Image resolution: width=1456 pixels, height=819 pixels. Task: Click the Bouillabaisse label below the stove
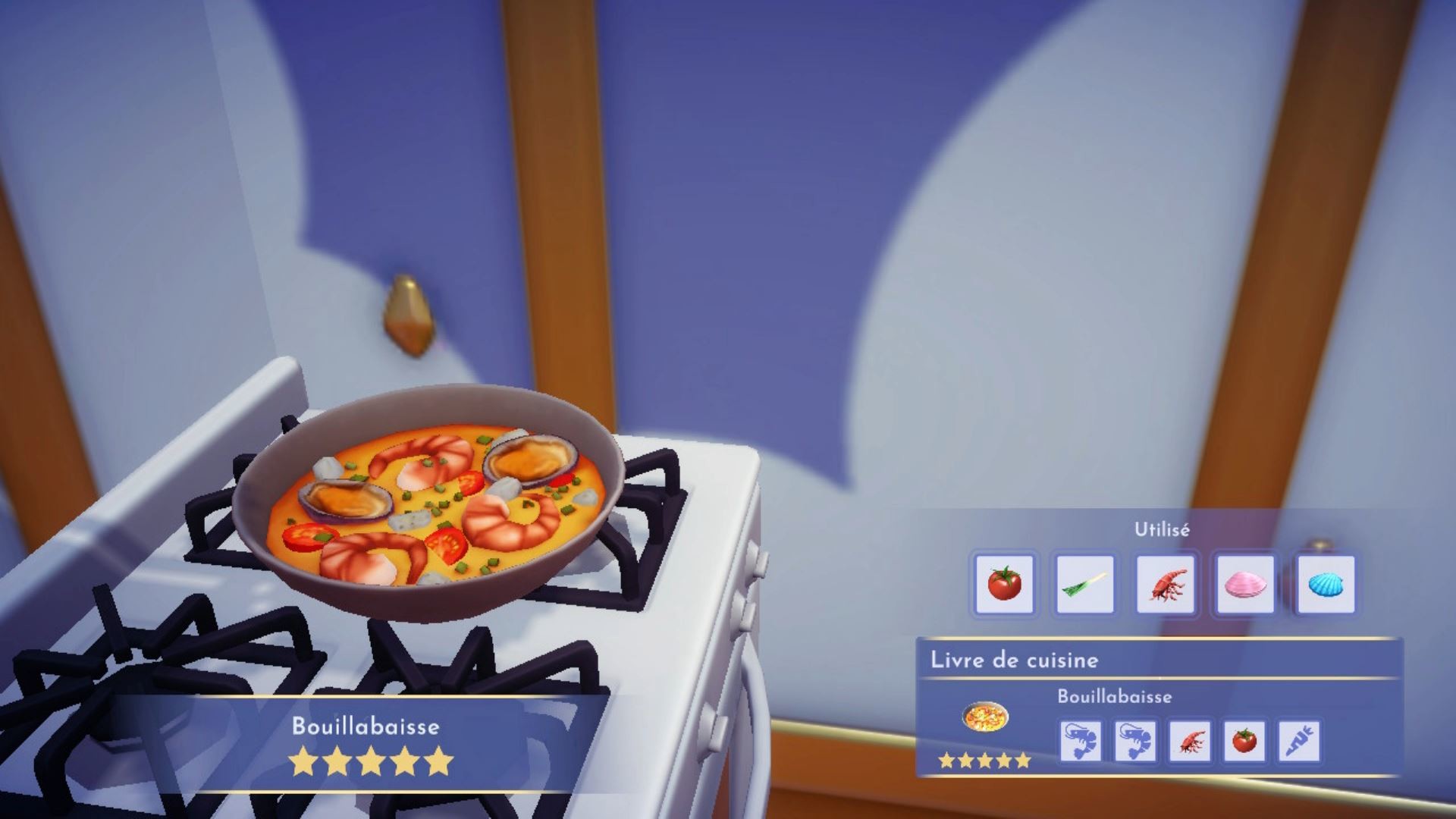[x=367, y=725]
